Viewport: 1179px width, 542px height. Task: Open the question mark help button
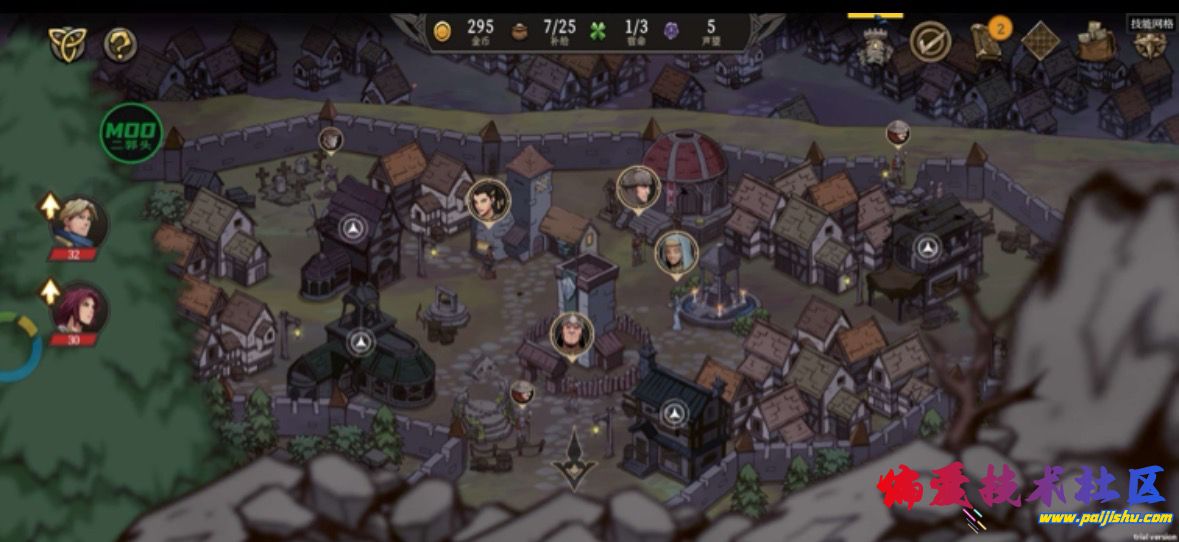[120, 44]
